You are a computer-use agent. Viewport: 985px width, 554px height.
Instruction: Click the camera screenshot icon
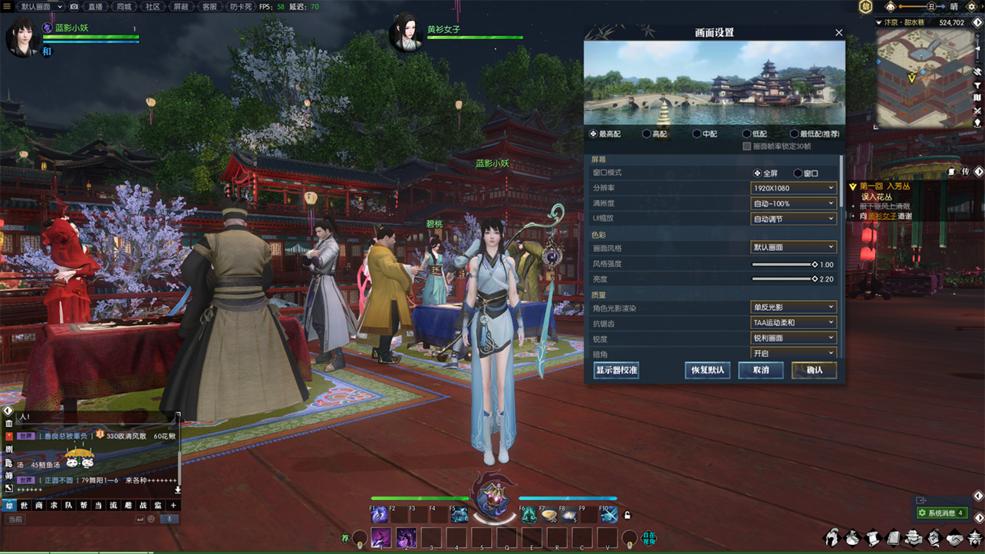point(74,6)
